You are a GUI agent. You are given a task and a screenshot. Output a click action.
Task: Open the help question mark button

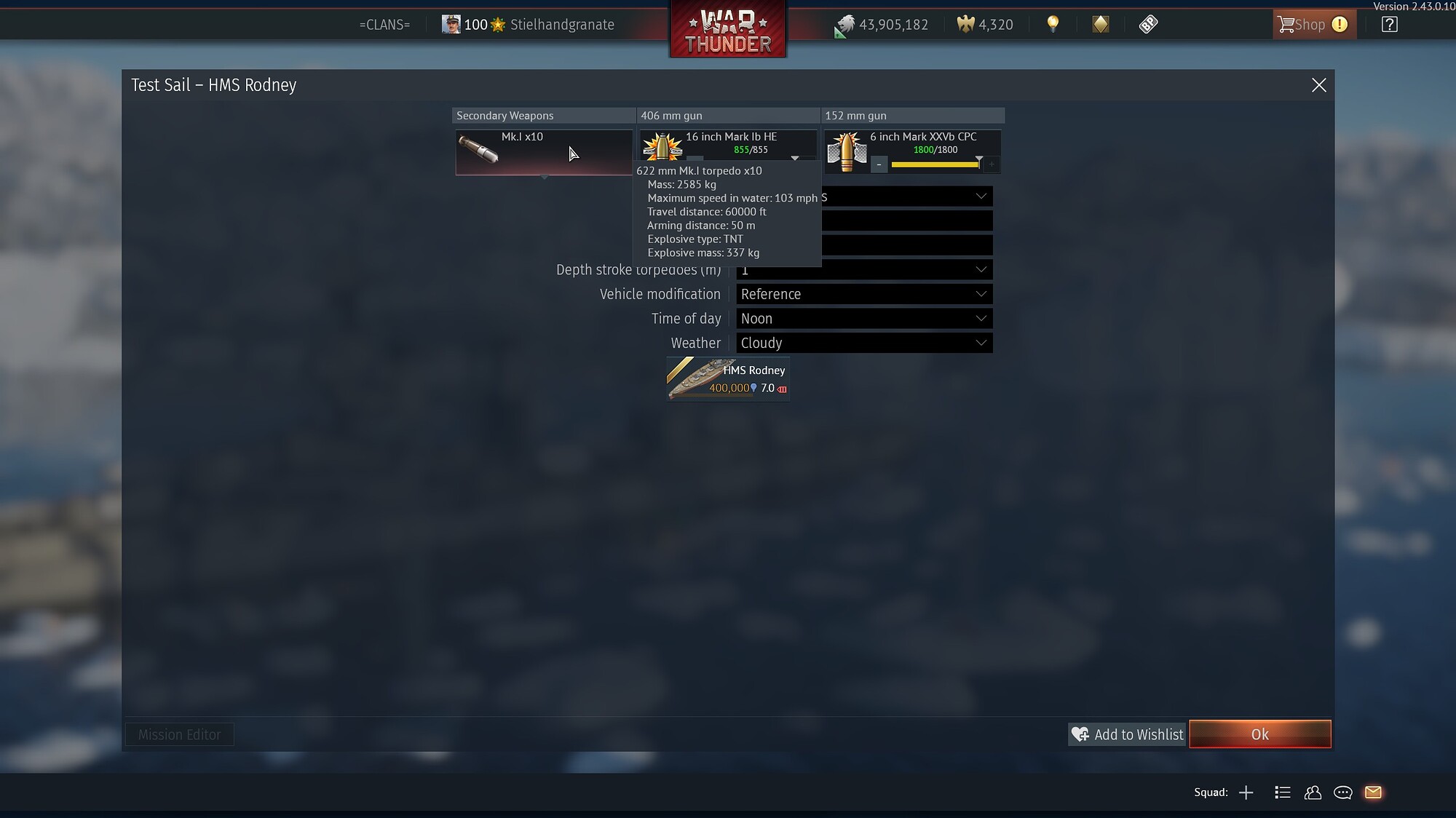pyautogui.click(x=1389, y=24)
